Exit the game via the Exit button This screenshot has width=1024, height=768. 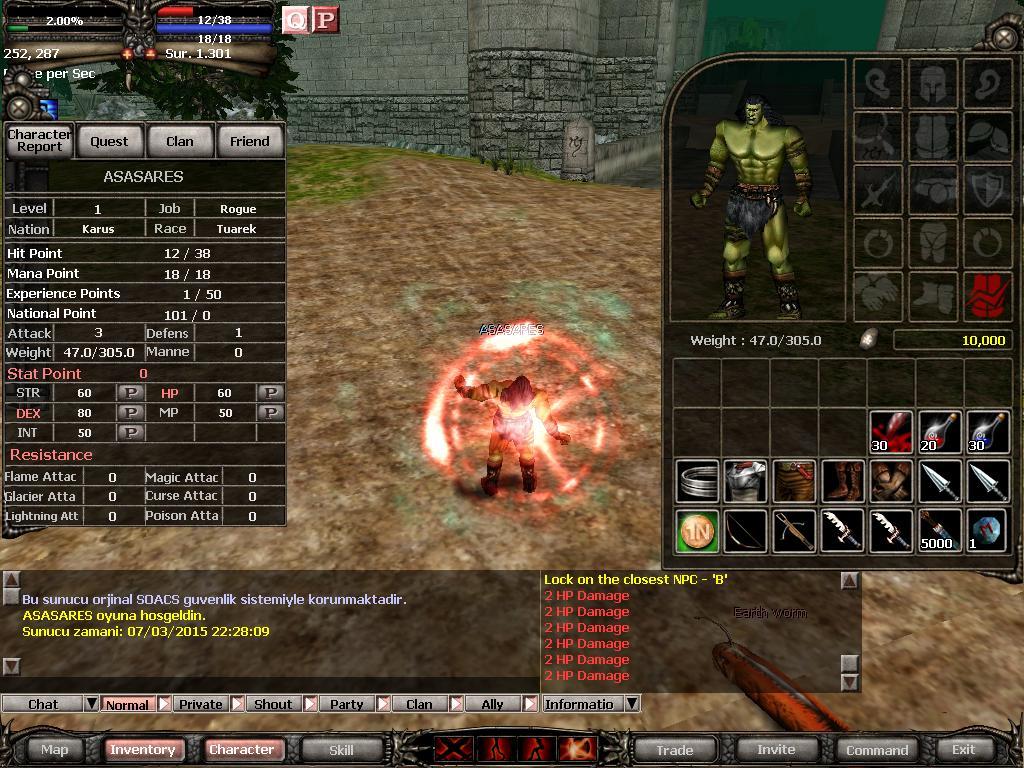coord(964,749)
